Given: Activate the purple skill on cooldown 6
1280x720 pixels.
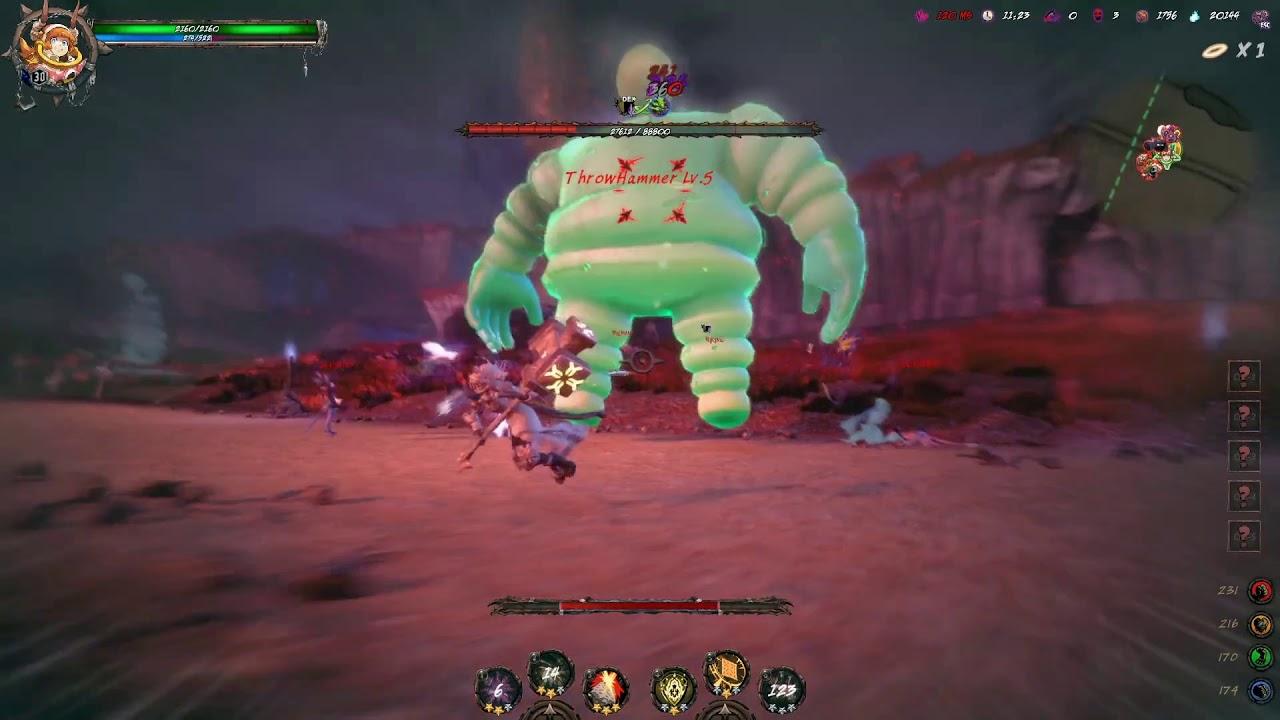Looking at the screenshot, I should pos(497,687).
